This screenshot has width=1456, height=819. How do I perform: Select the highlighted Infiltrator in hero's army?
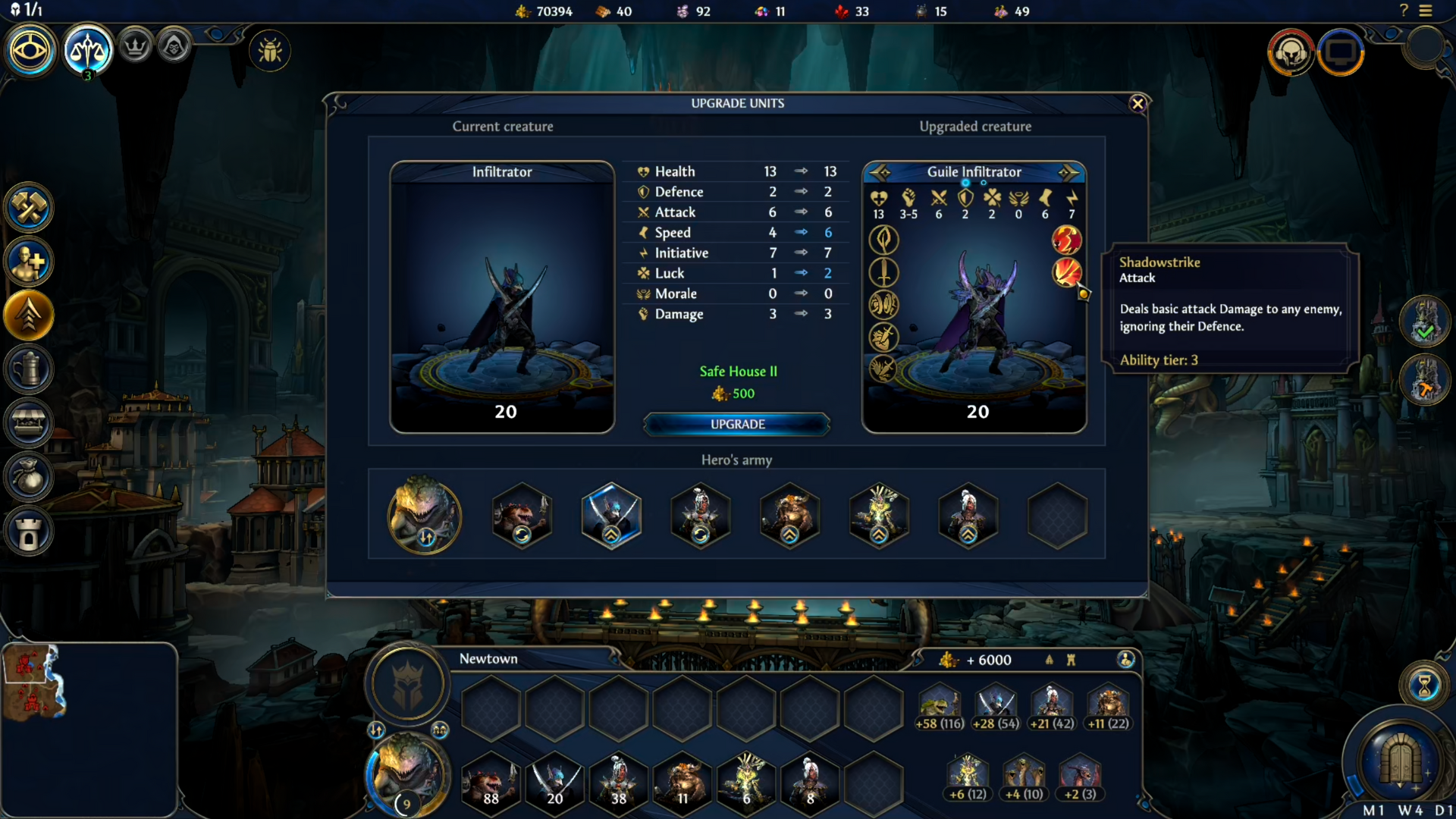611,516
